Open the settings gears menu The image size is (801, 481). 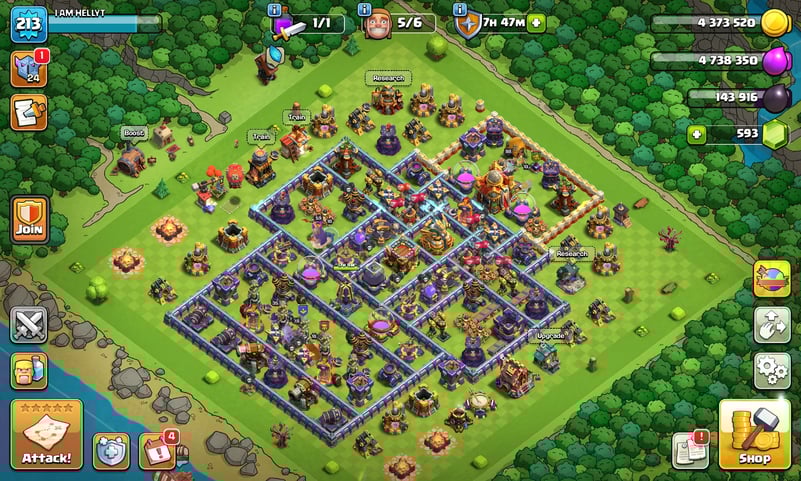pyautogui.click(x=771, y=370)
